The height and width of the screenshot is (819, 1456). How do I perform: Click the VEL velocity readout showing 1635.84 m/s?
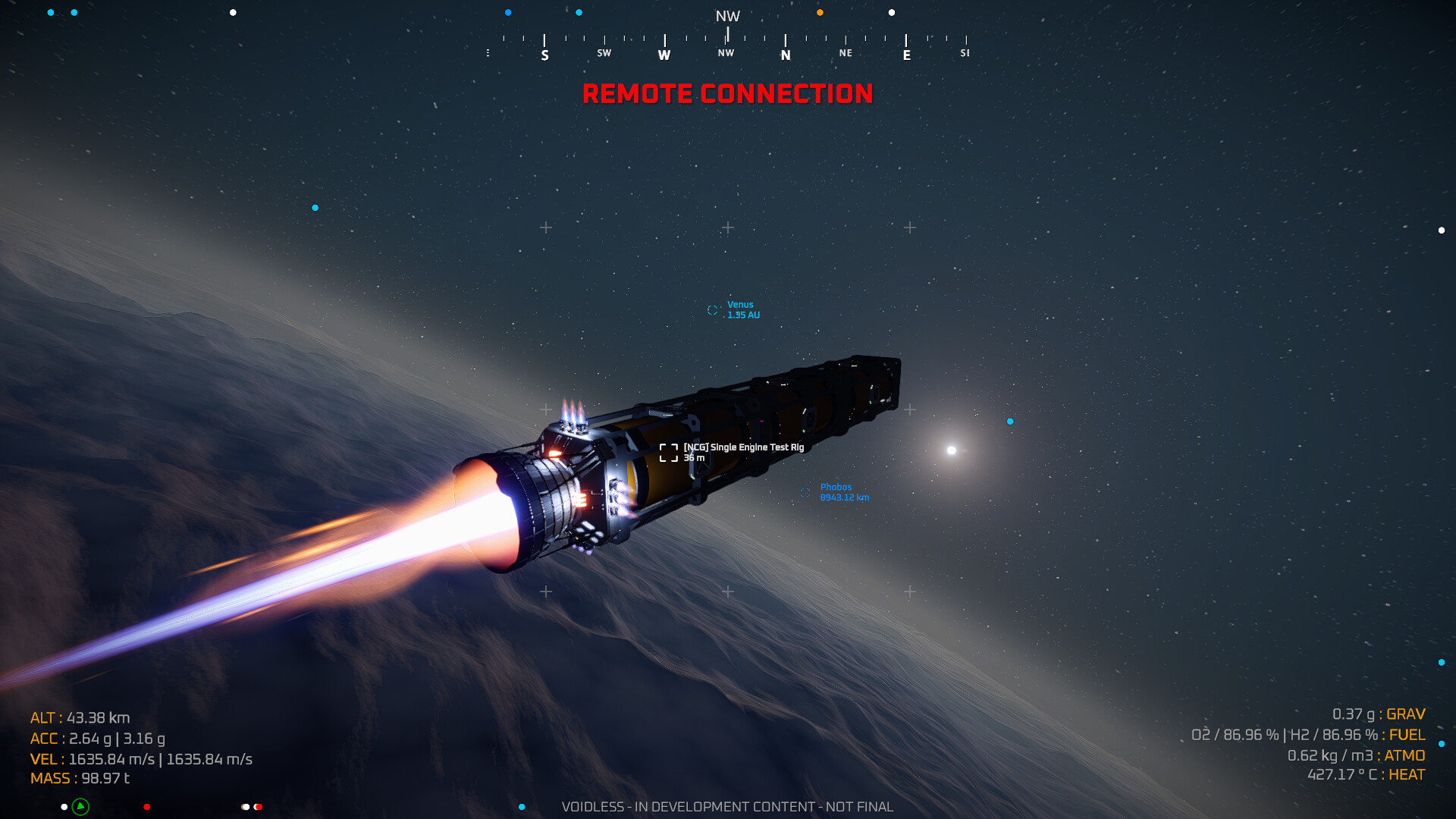pyautogui.click(x=142, y=758)
